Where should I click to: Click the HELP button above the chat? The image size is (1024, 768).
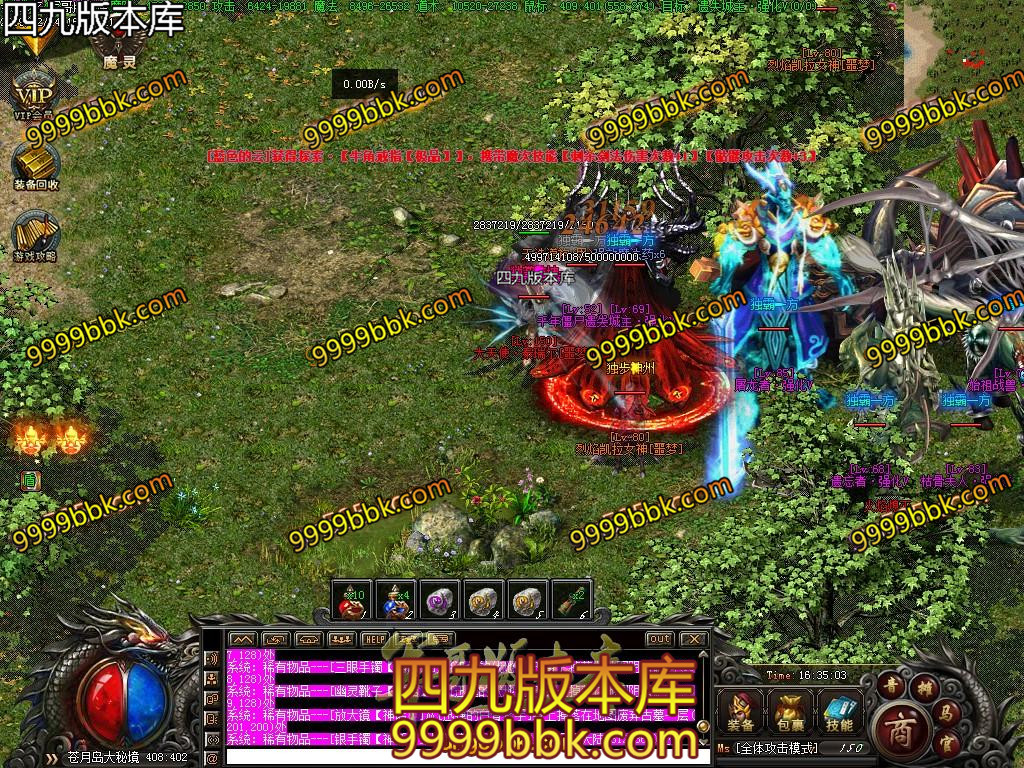375,639
